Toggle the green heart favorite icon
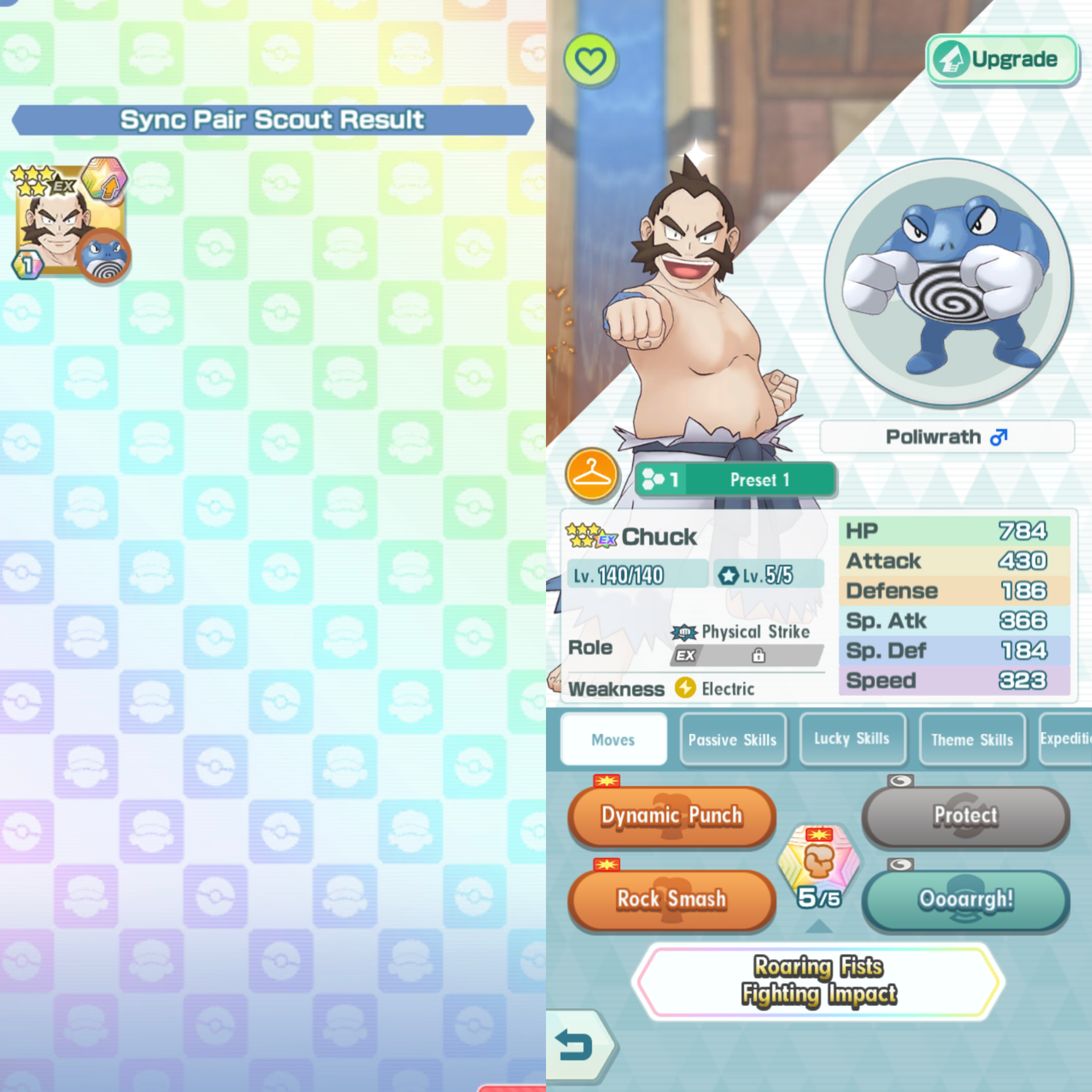This screenshot has height=1092, width=1092. (590, 60)
